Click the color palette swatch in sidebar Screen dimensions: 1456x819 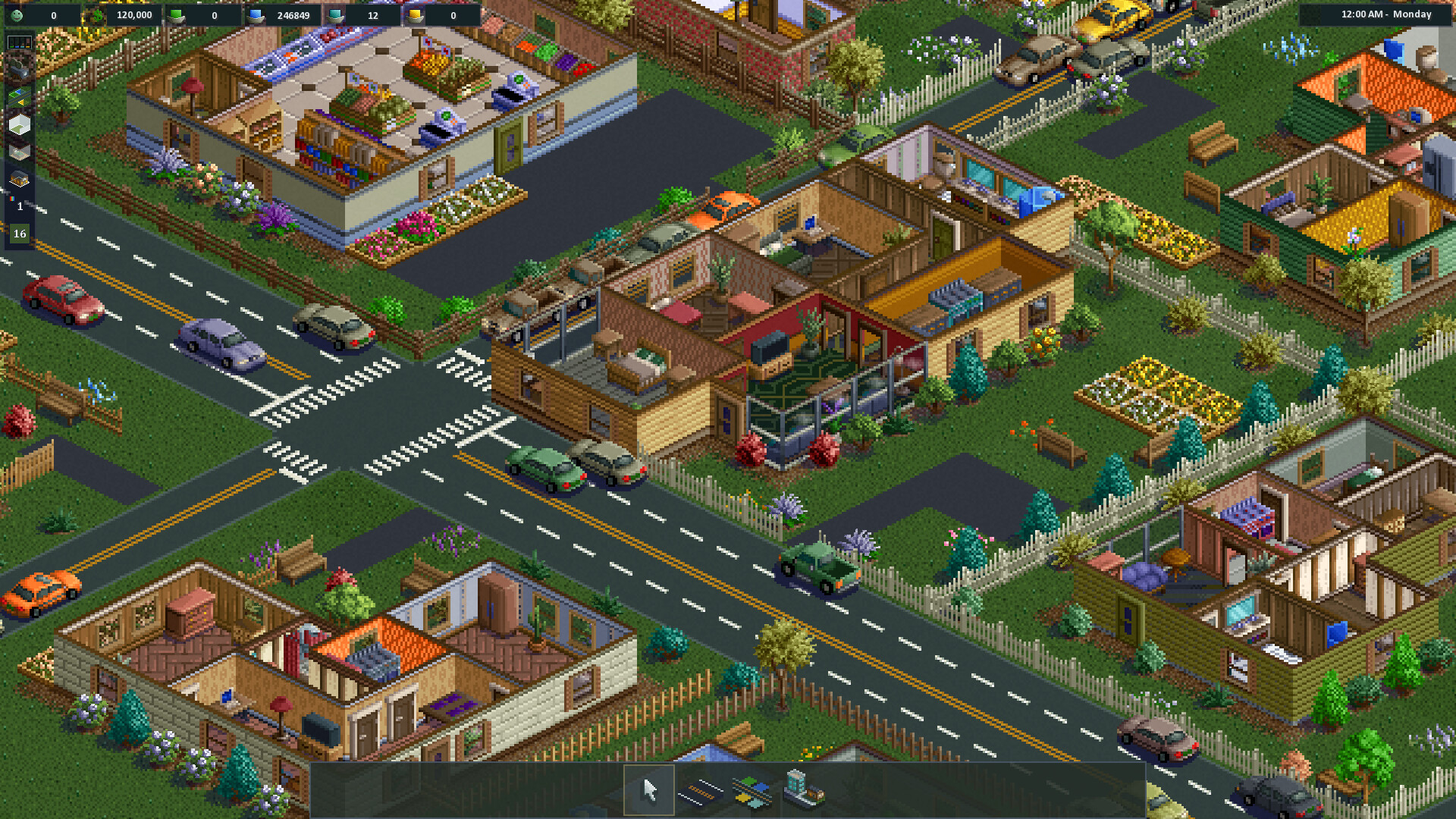11,200
